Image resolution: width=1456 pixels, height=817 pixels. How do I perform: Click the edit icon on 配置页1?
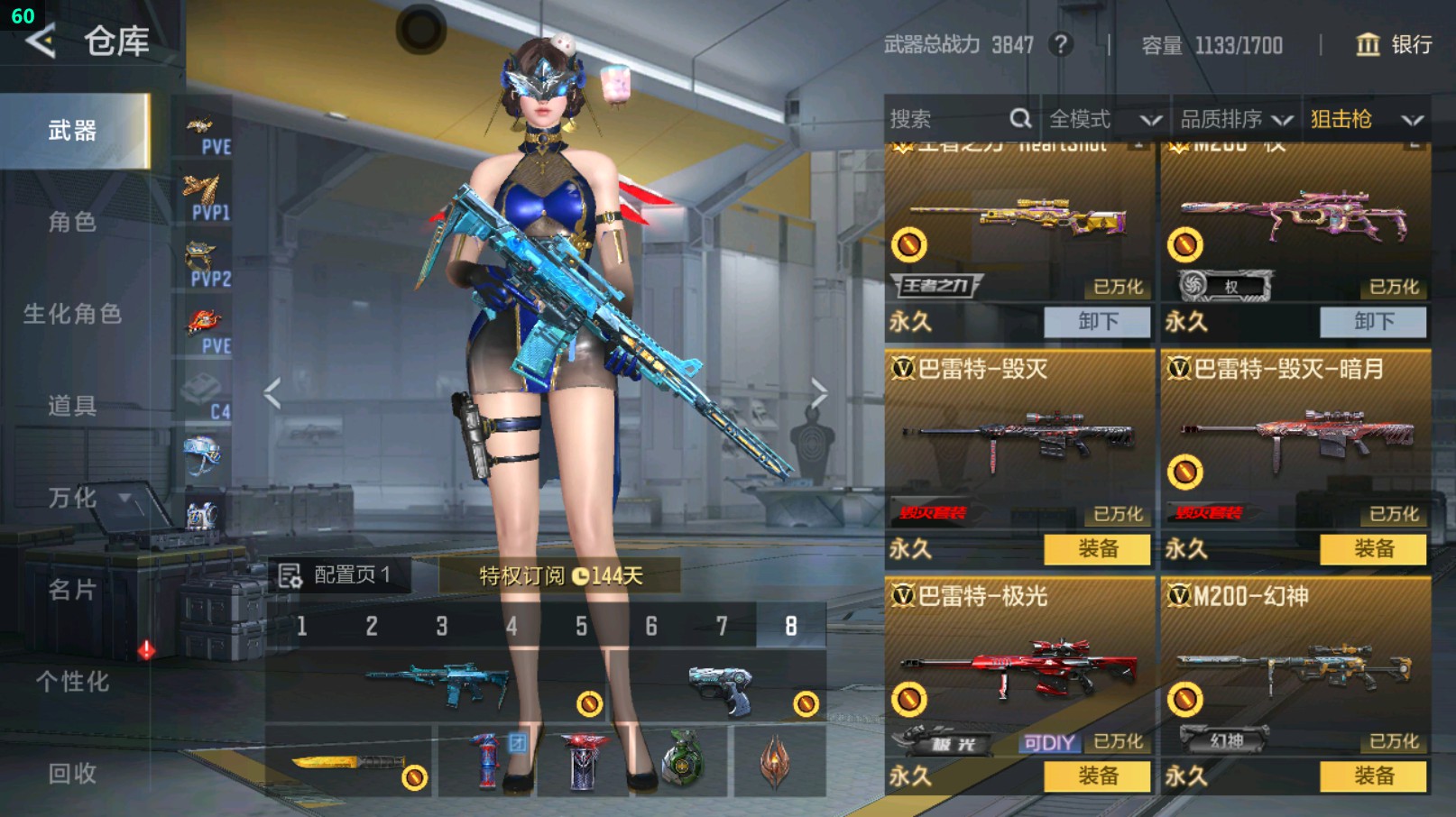290,575
